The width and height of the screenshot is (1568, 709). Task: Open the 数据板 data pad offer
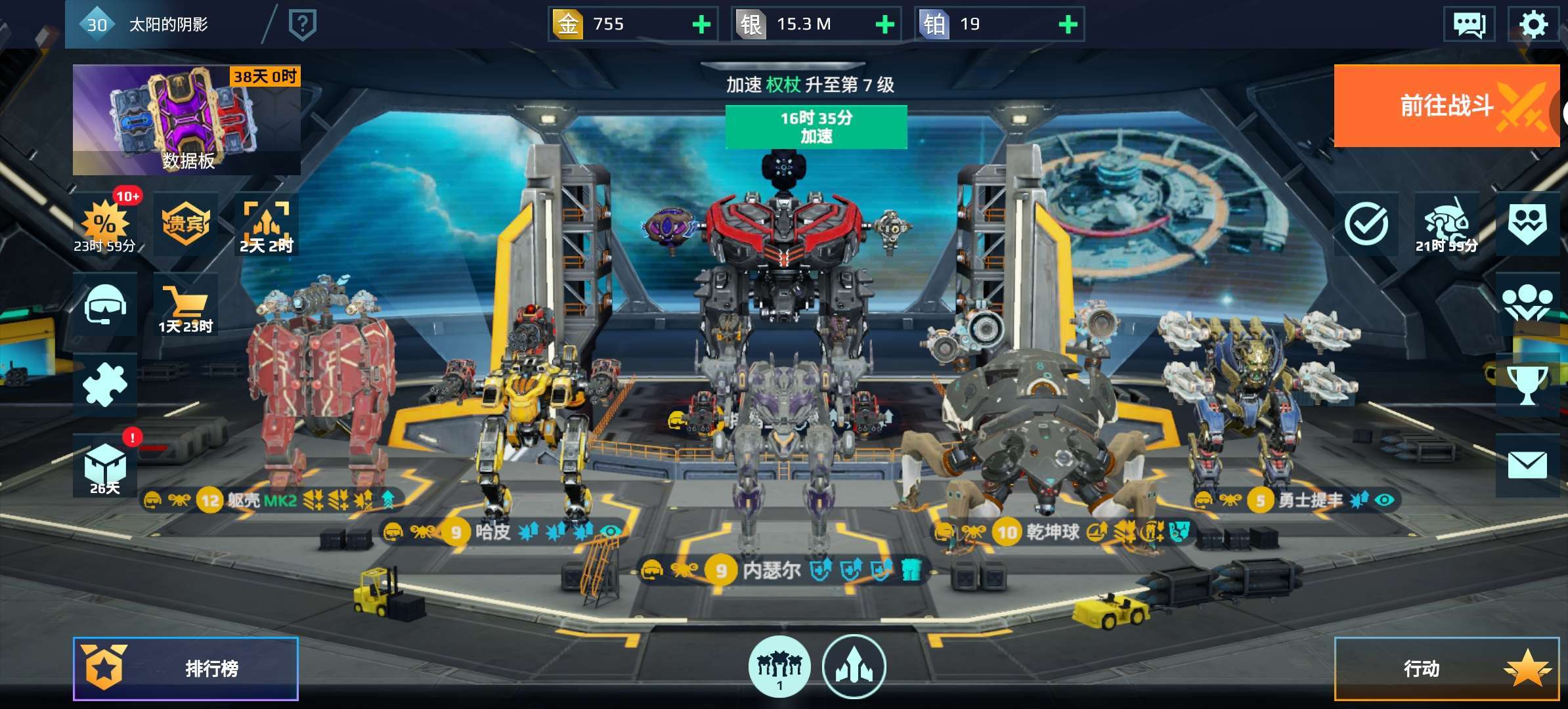tap(186, 120)
